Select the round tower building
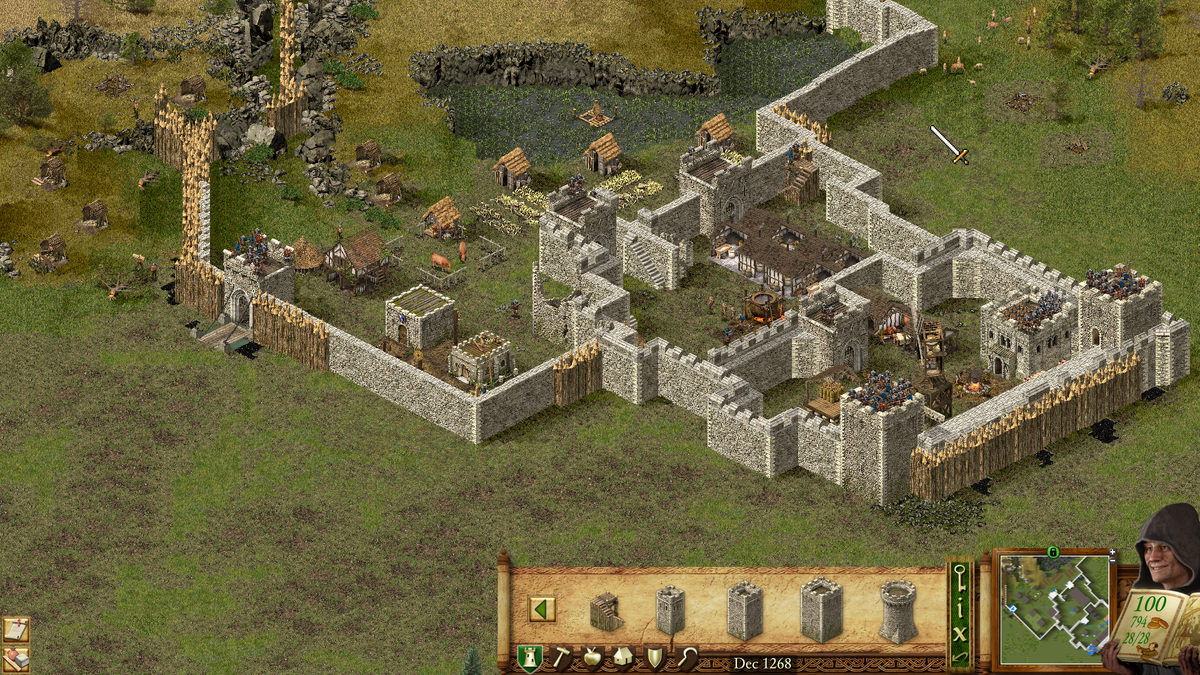 click(898, 610)
